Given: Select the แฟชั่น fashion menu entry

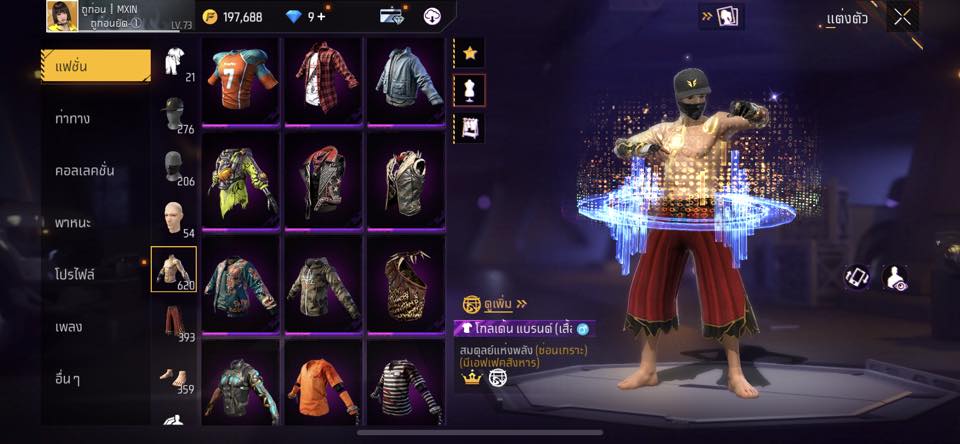Looking at the screenshot, I should click(x=96, y=66).
